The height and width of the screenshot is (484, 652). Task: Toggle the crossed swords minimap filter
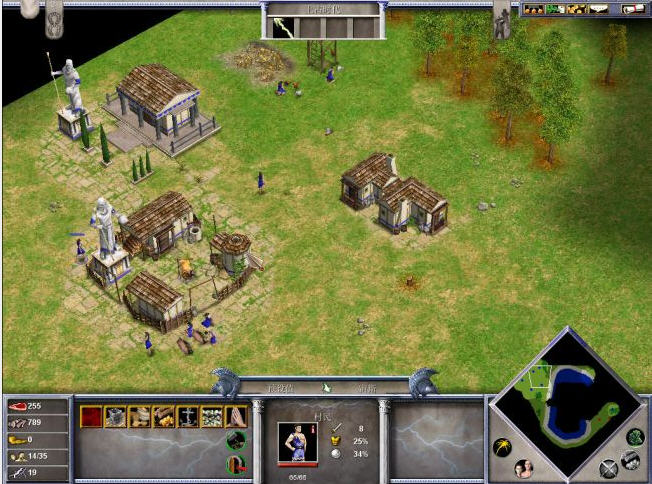[609, 468]
